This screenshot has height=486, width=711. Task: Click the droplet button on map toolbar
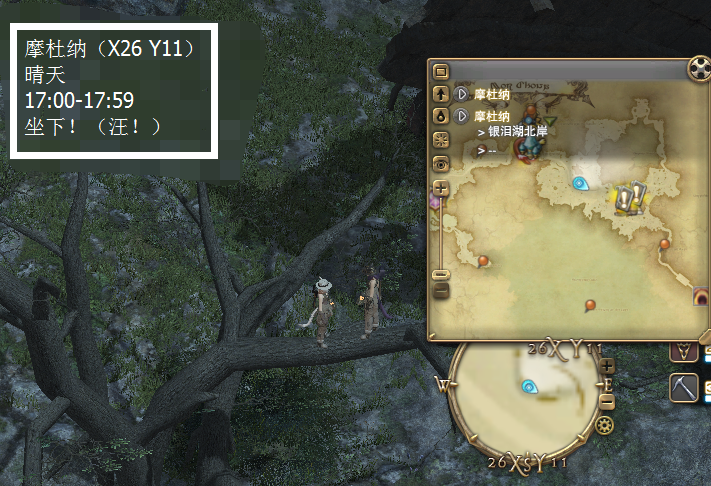pos(441,116)
